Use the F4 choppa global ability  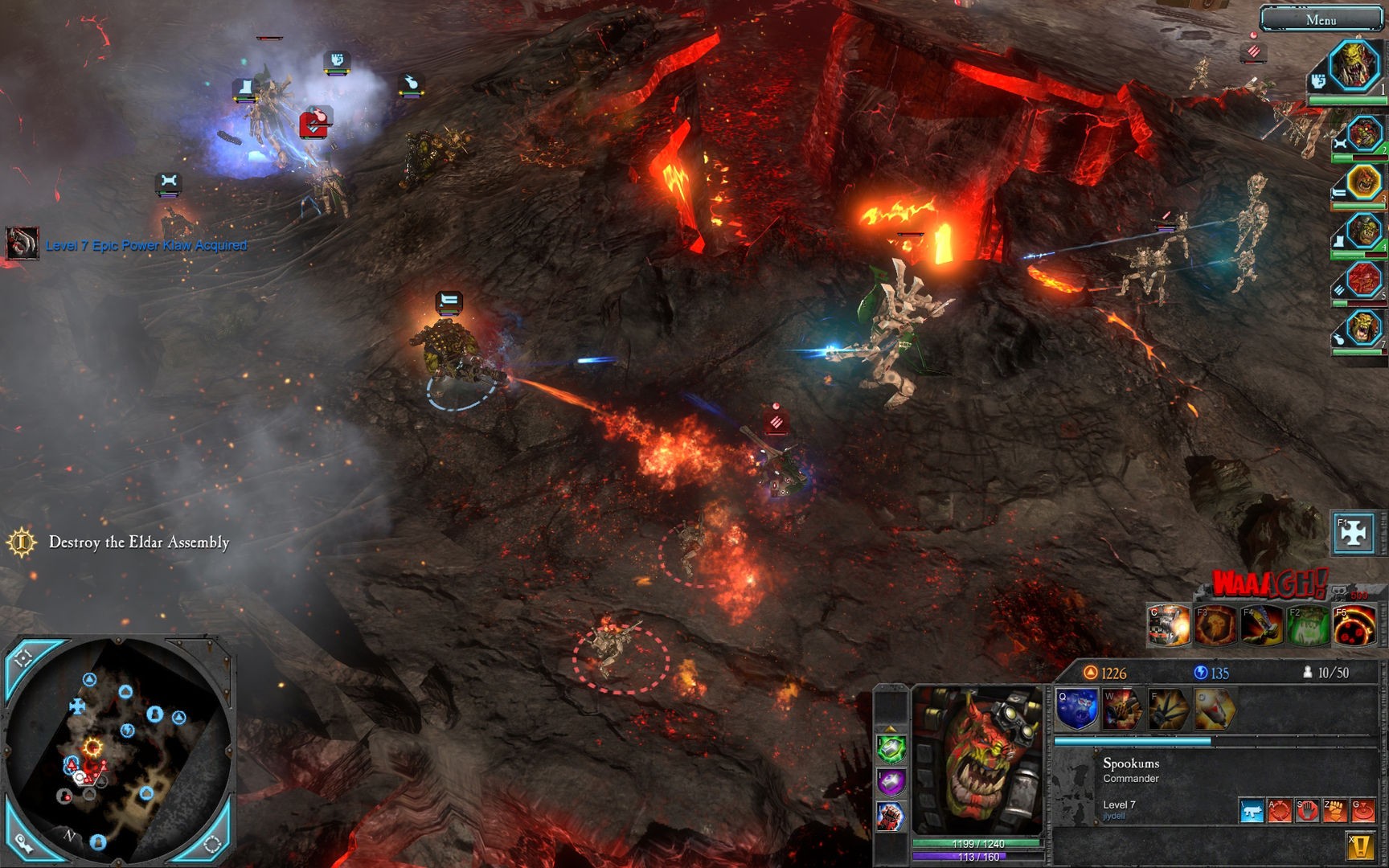pos(1261,626)
